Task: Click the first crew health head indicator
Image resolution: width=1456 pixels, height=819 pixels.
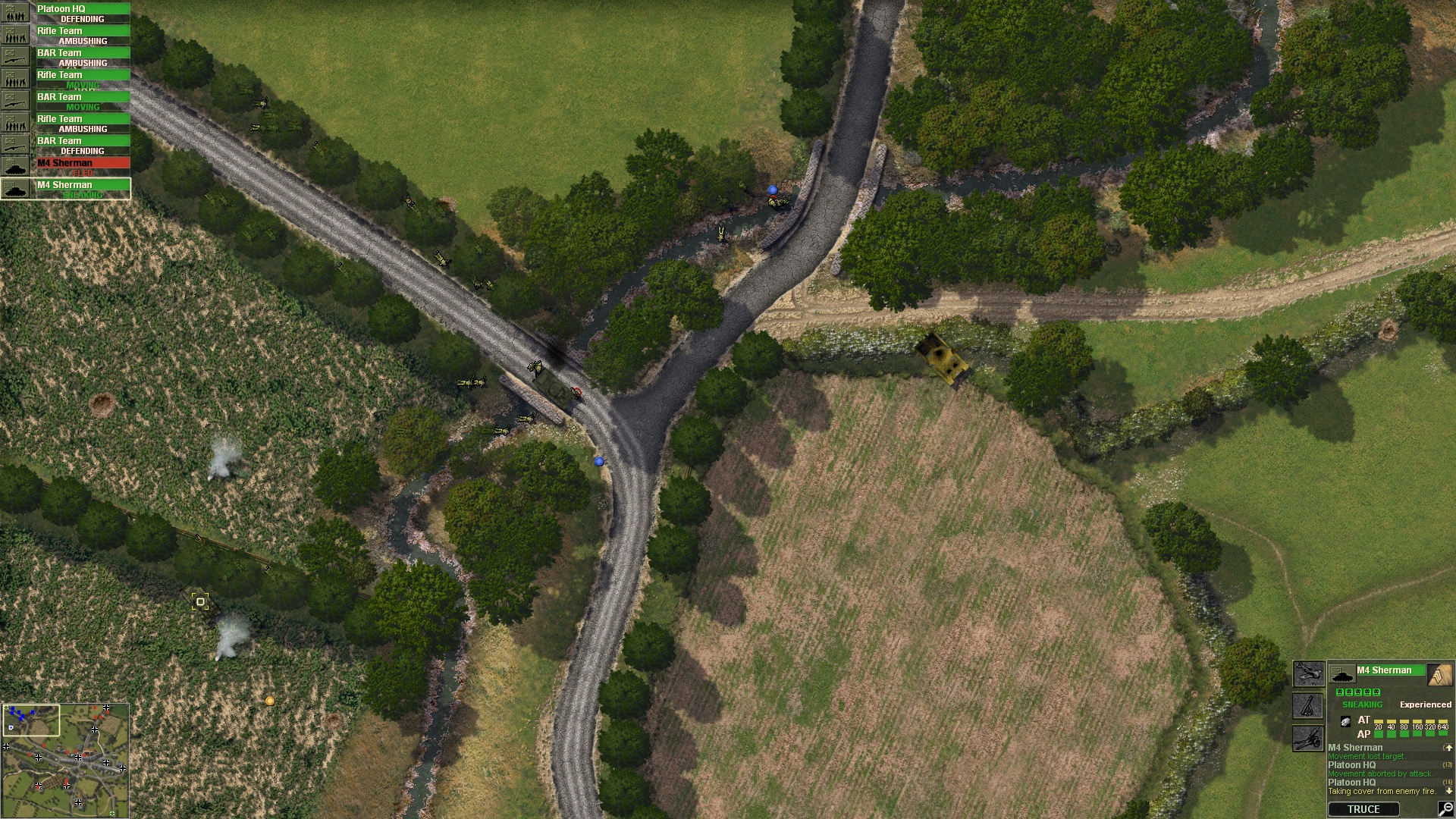Action: click(x=1341, y=692)
